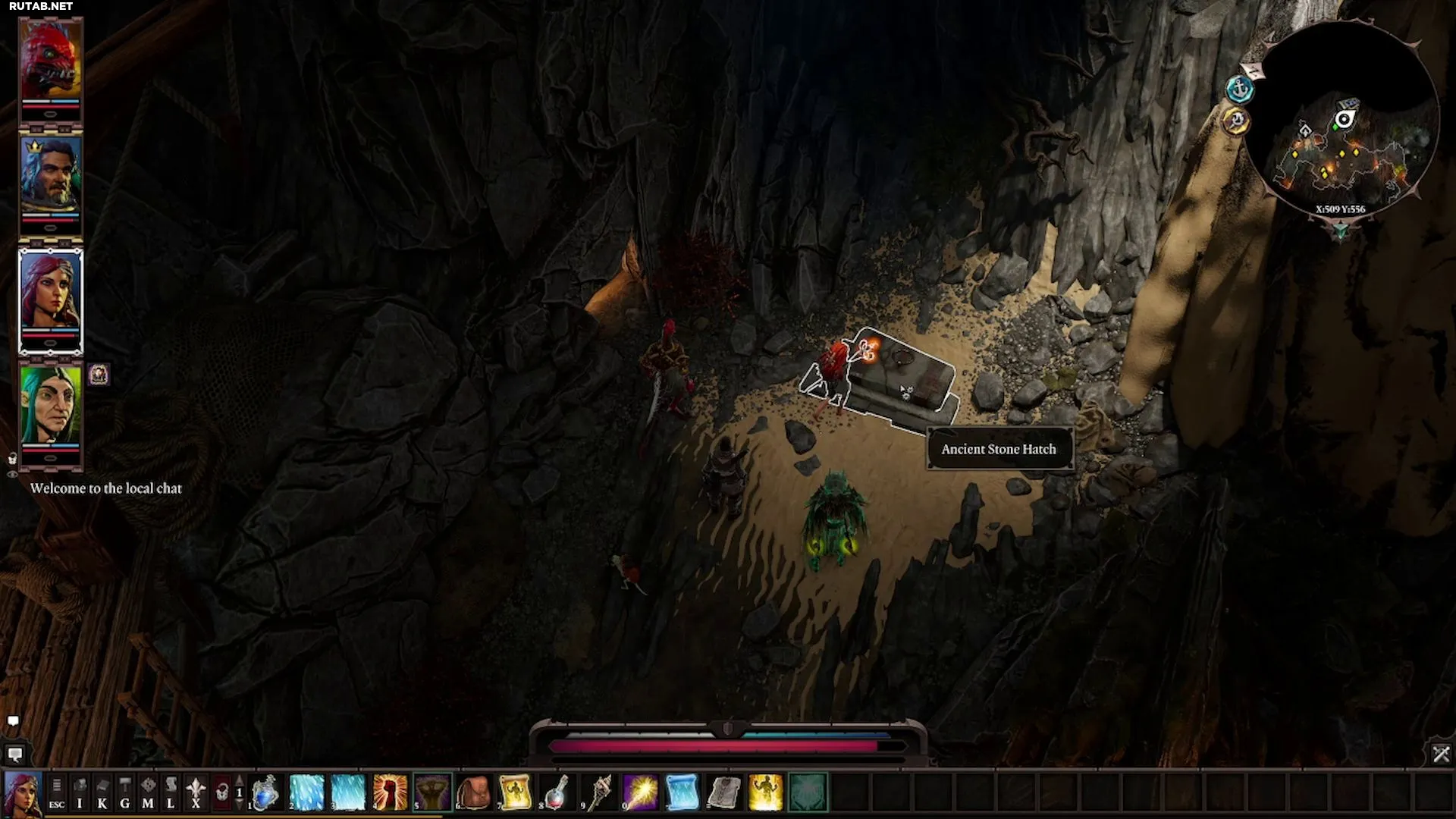Activate the golden staff beam skill

pos(640,792)
